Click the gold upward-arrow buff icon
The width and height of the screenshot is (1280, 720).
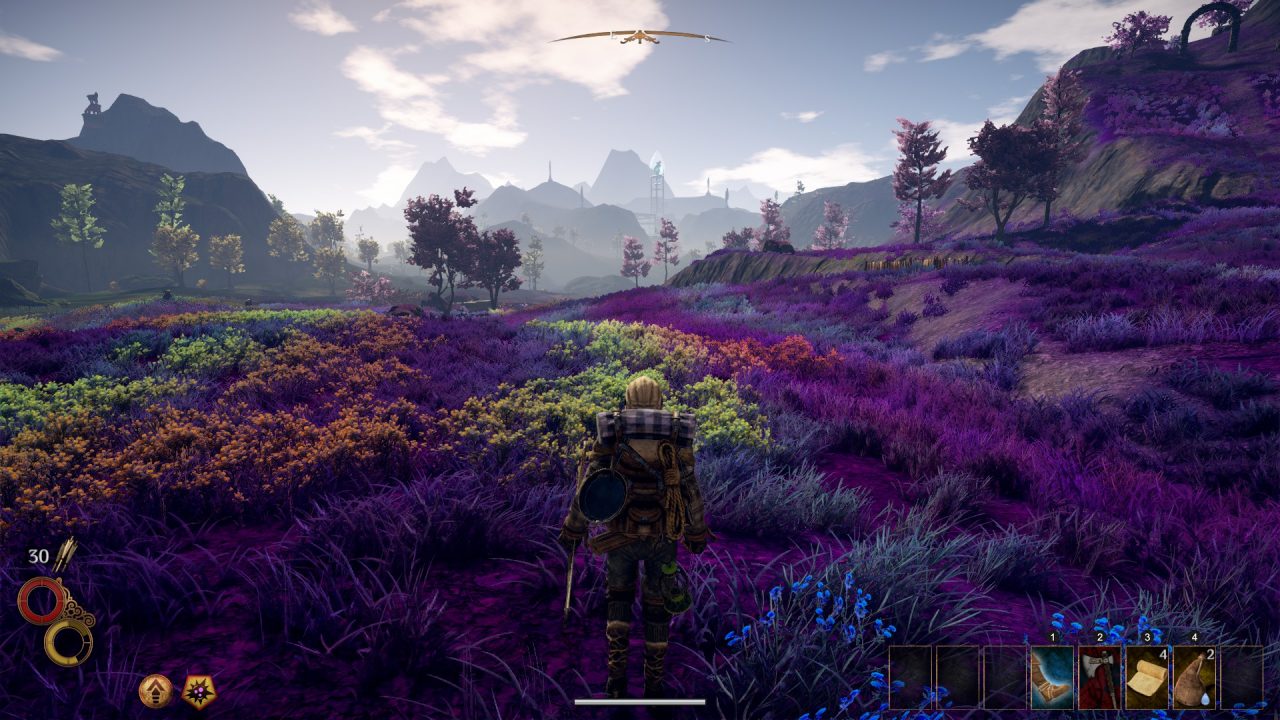pos(155,691)
